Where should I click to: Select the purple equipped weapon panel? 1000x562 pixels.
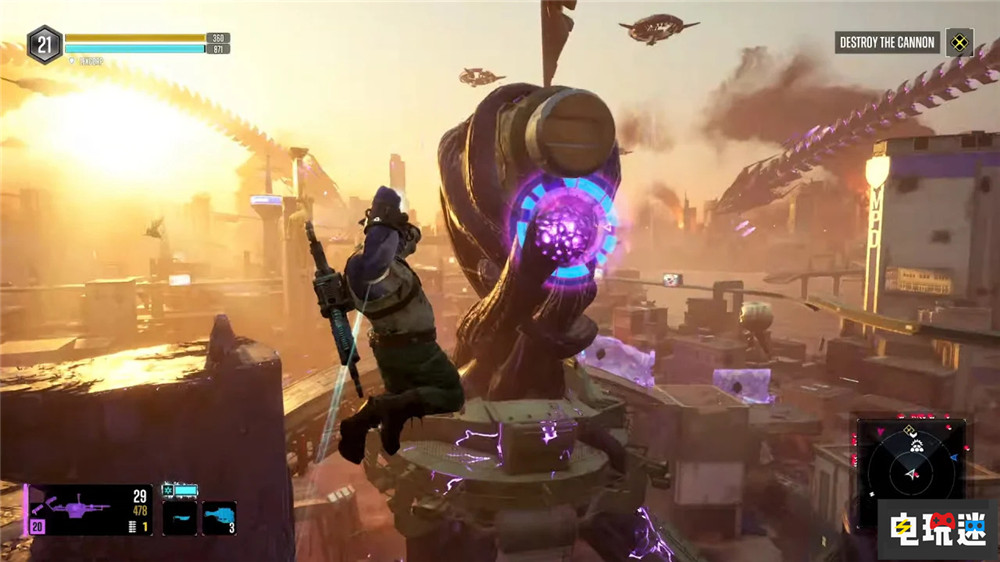coord(90,509)
